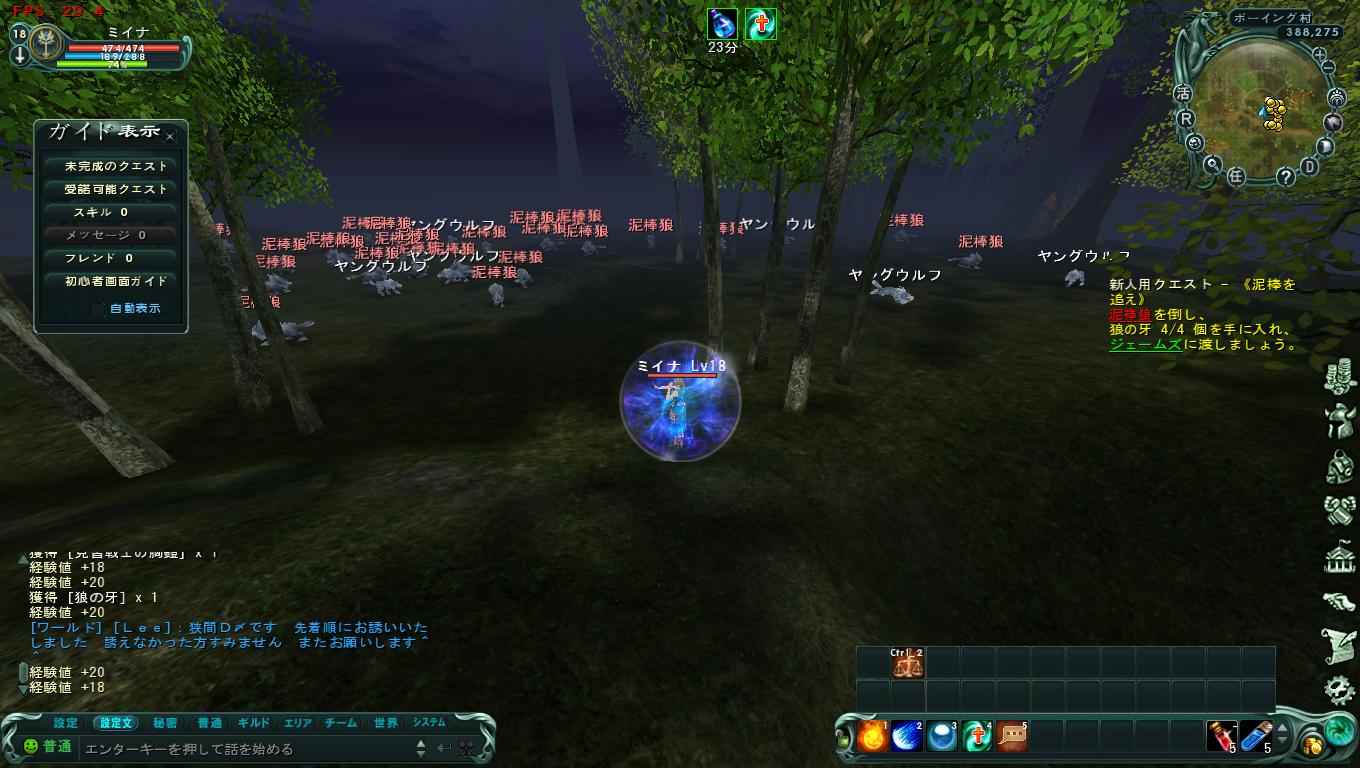Toggle the 自動表示 checkbox

[98, 309]
